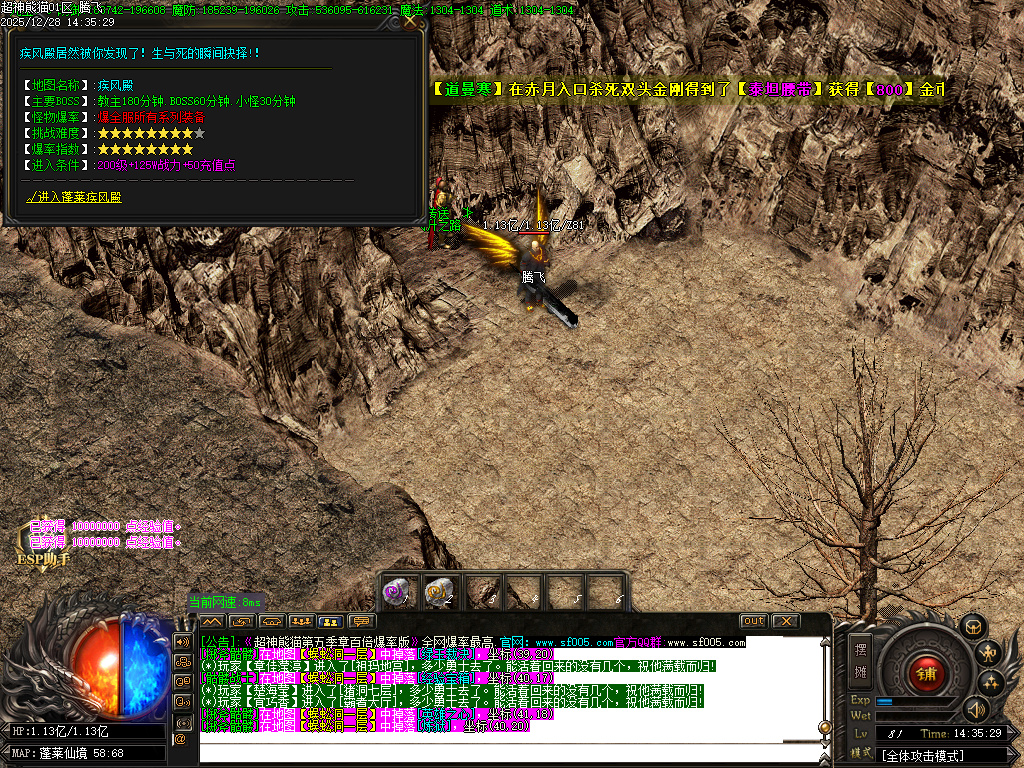
Task: Enter Penglai Gale Hall via the dialog link
Action: click(x=74, y=198)
